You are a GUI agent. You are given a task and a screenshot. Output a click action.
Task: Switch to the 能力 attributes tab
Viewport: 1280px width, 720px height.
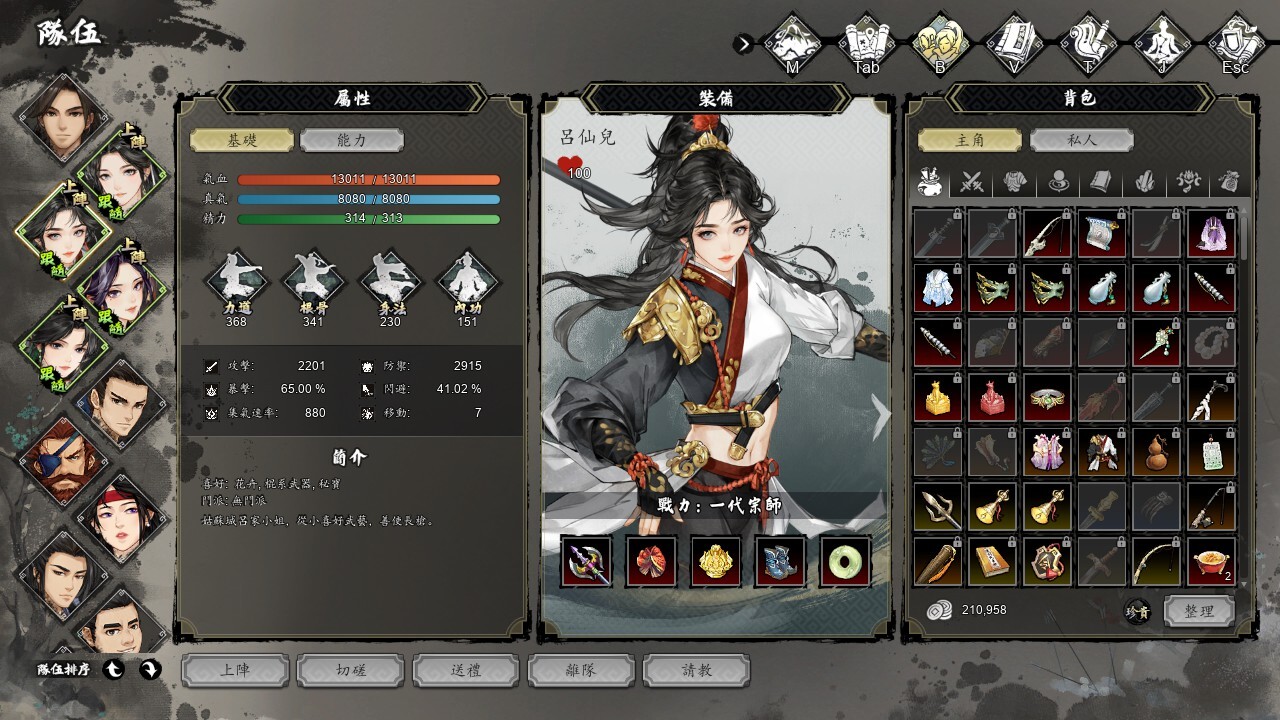351,140
